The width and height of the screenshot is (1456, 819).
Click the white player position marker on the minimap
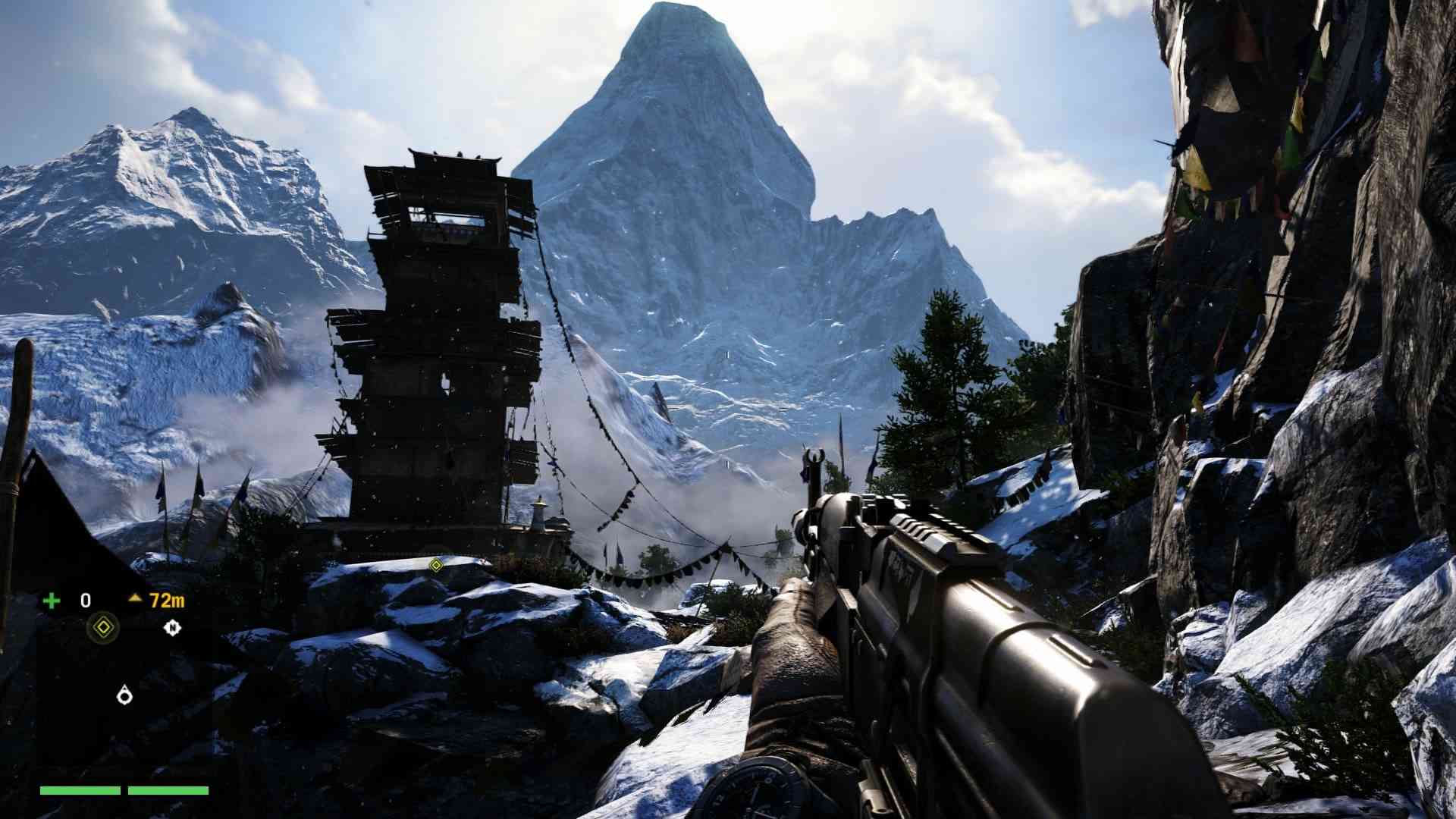point(124,694)
